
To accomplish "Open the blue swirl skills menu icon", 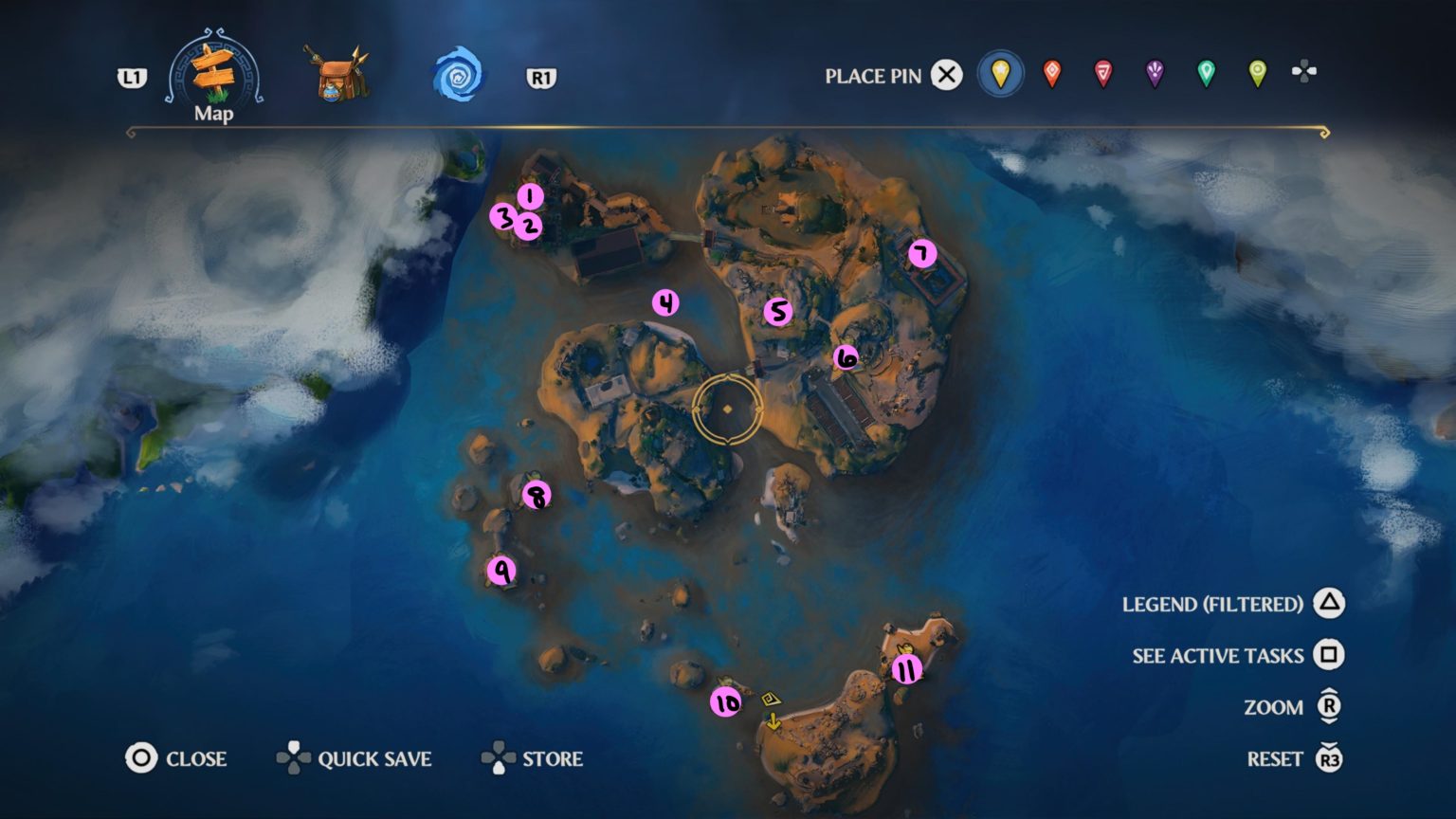I will click(x=457, y=76).
